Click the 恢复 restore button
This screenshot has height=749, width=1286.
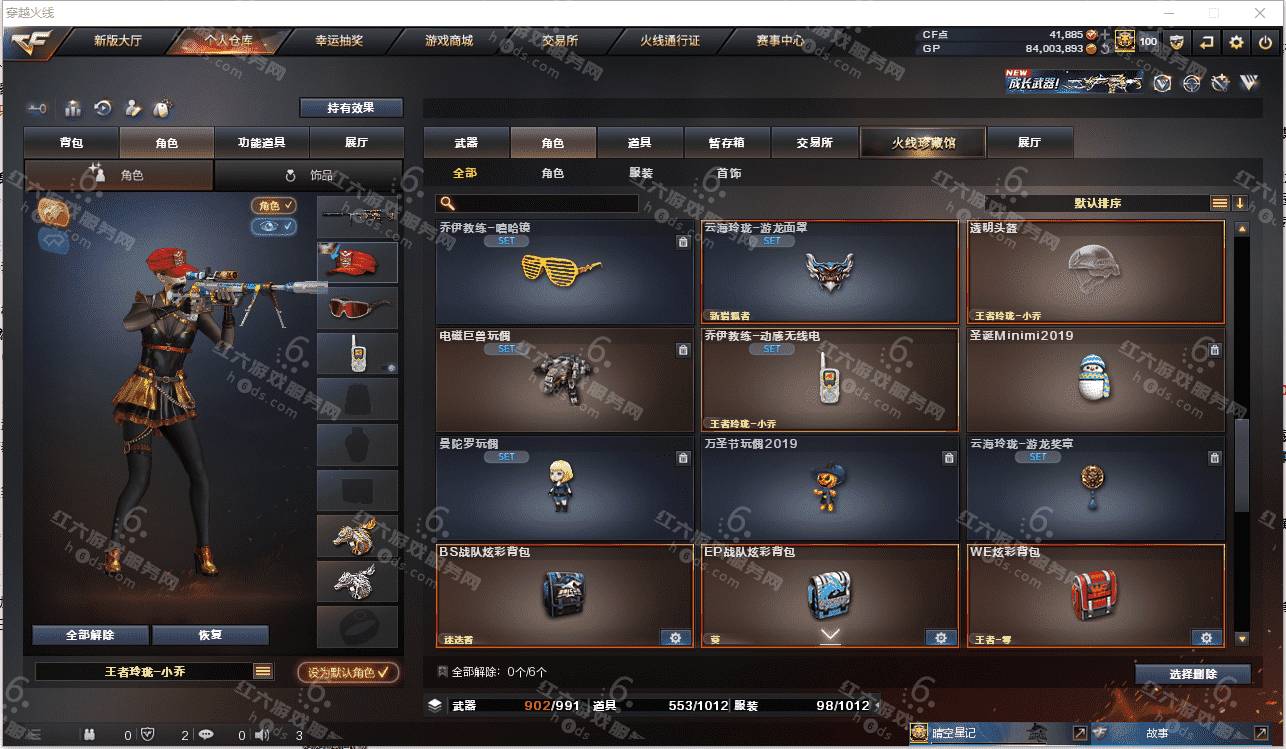pos(210,635)
